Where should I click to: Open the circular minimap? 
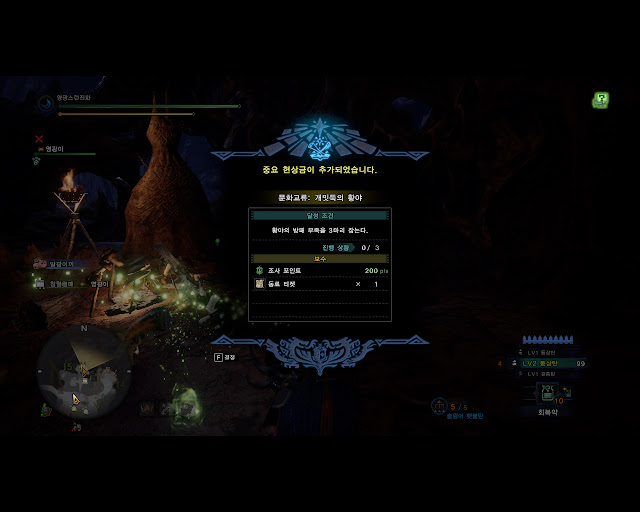coord(84,369)
